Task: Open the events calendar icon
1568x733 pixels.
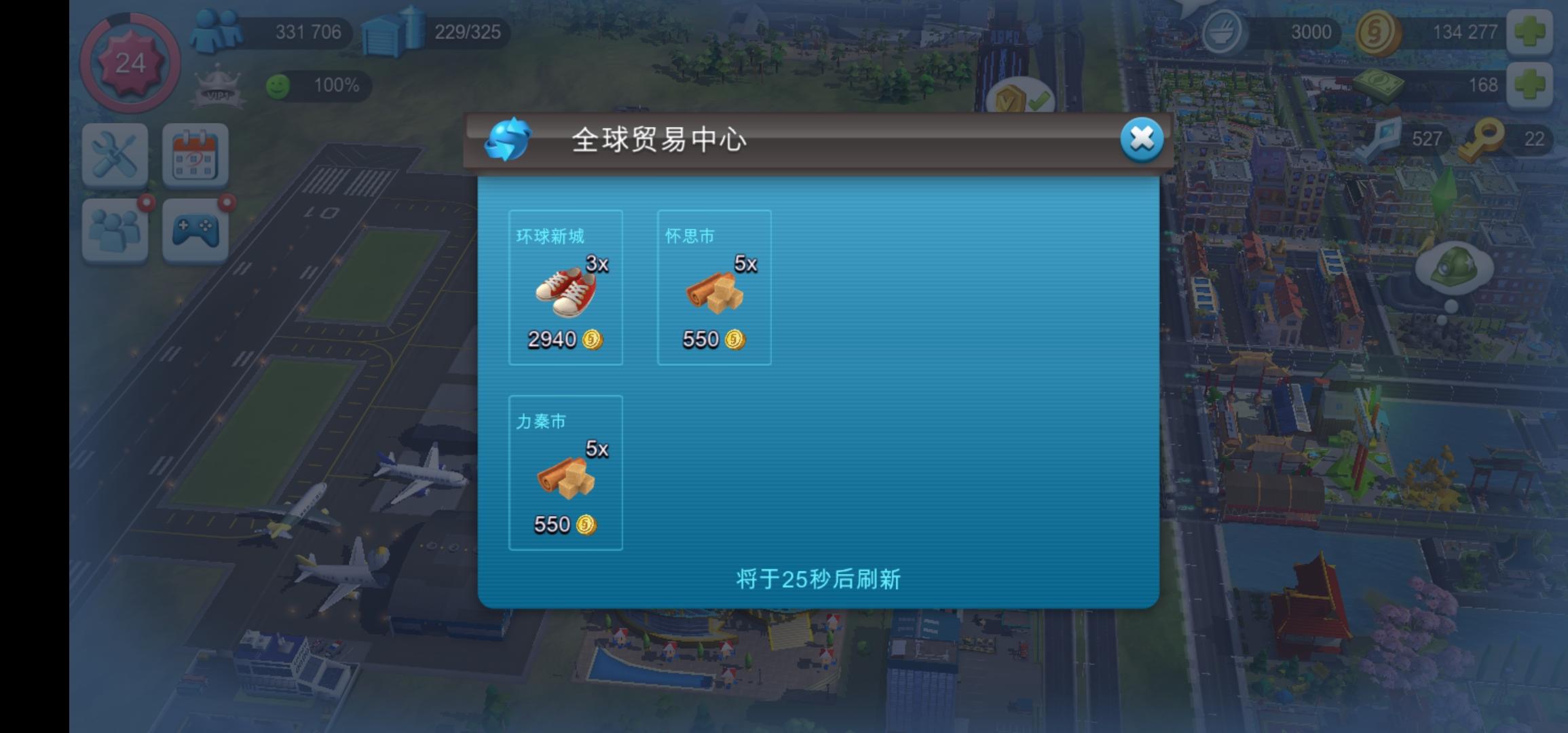Action: [x=195, y=156]
